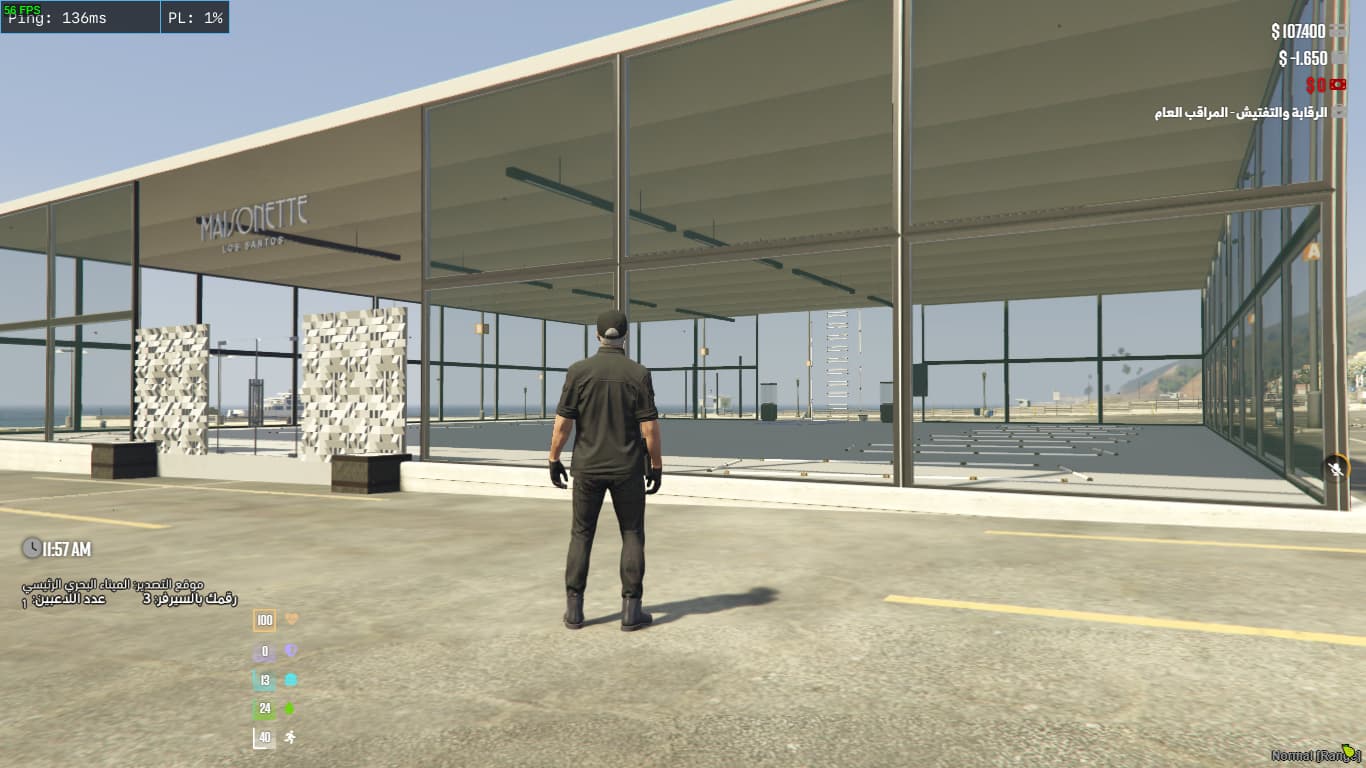This screenshot has width=1366, height=768.
Task: Click the green hunger status icon
Action: pos(290,707)
